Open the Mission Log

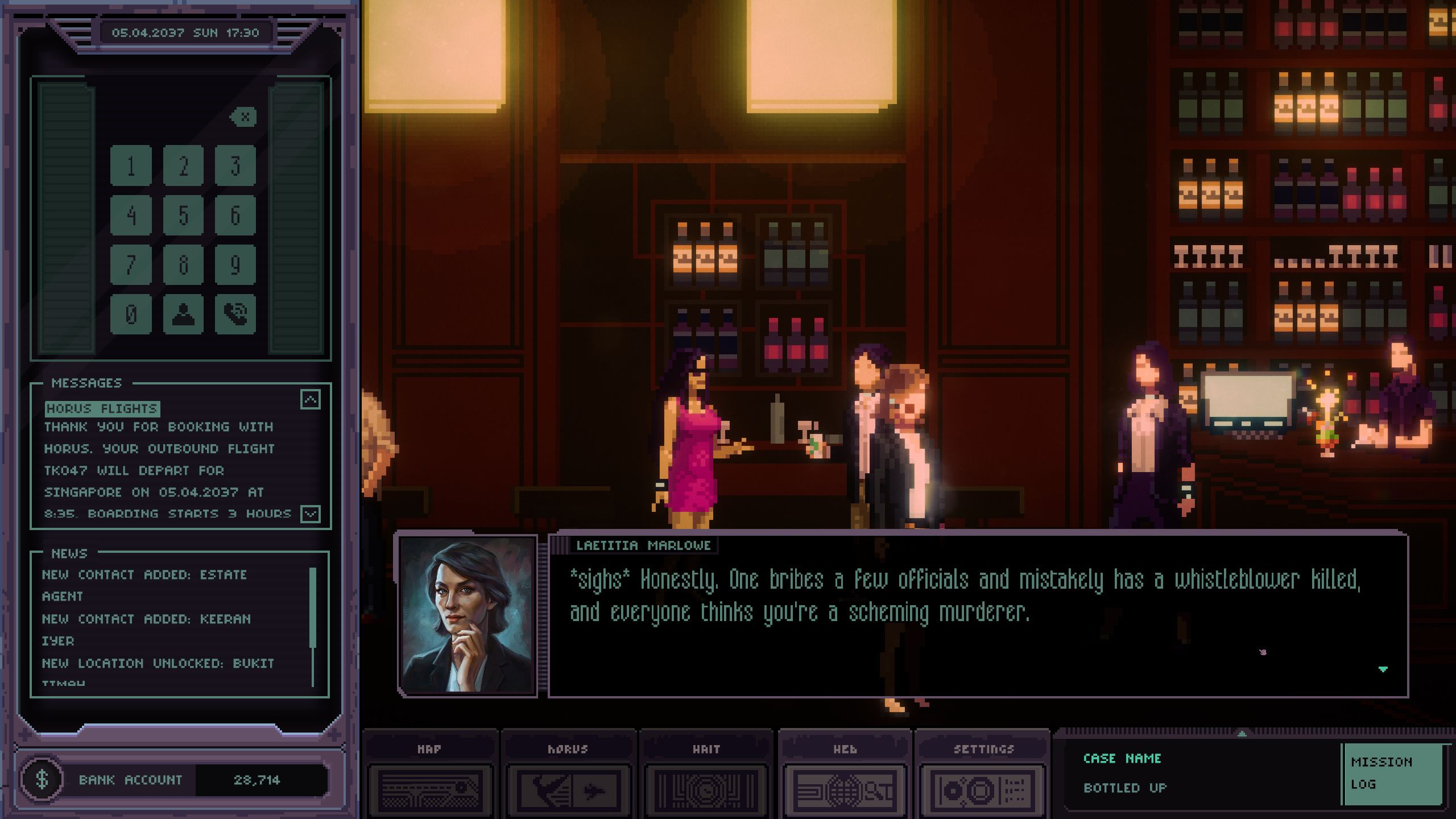tap(1392, 773)
